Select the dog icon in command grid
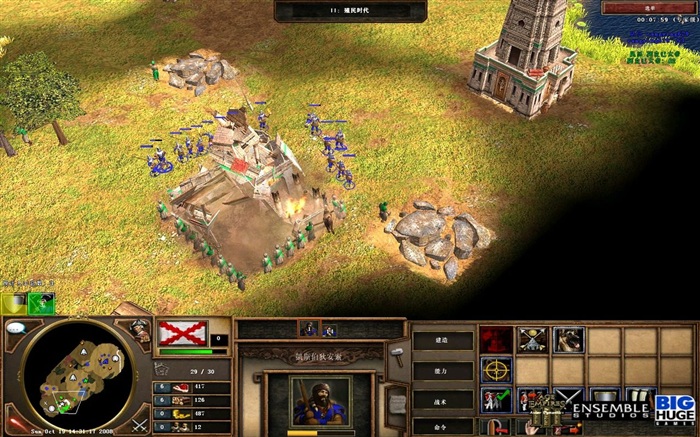 tap(568, 340)
